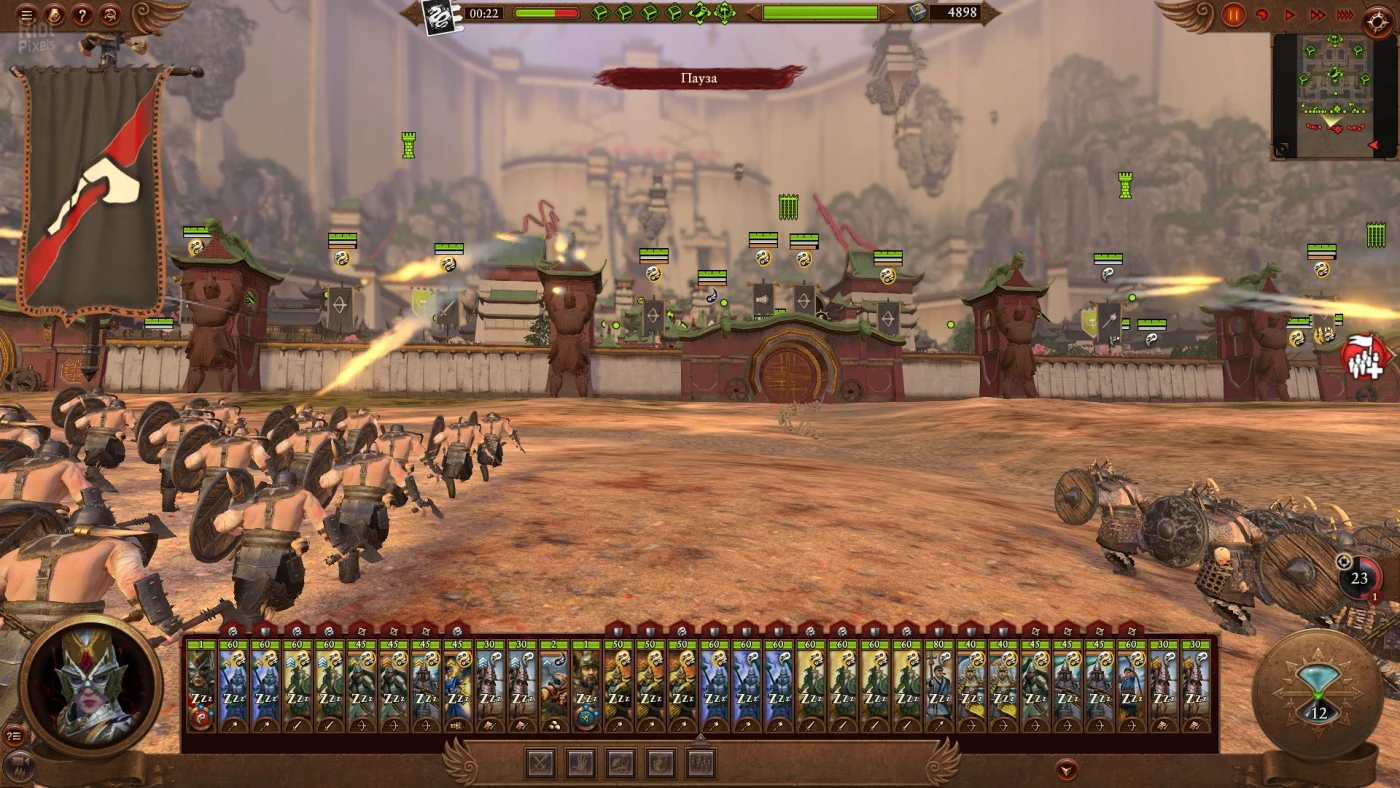Set battle speed to slow motion
1400x788 pixels.
(1262, 15)
